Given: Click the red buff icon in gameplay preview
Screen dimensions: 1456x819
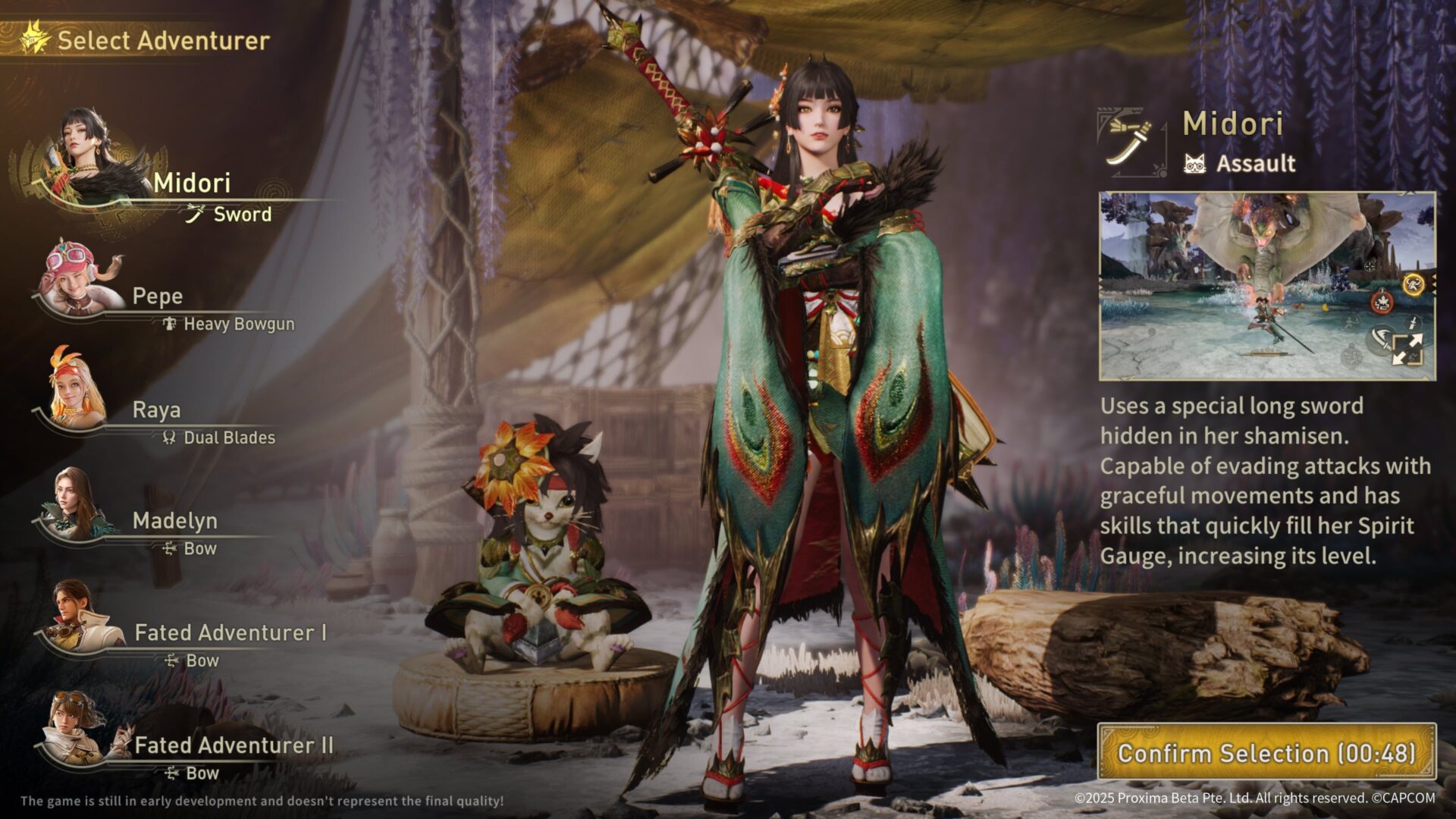Looking at the screenshot, I should tap(1382, 303).
